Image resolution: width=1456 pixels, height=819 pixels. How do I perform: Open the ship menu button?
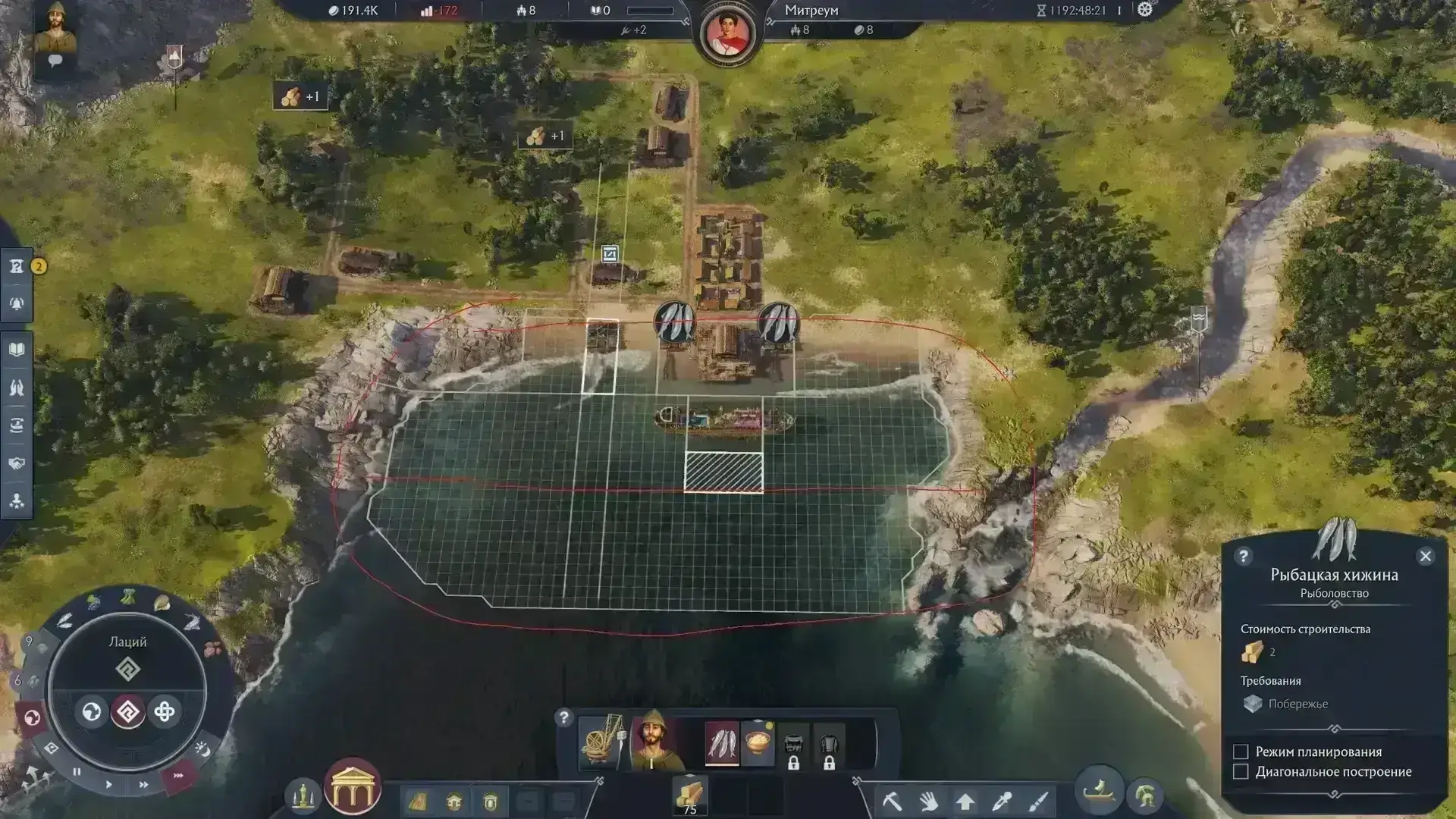(1099, 792)
